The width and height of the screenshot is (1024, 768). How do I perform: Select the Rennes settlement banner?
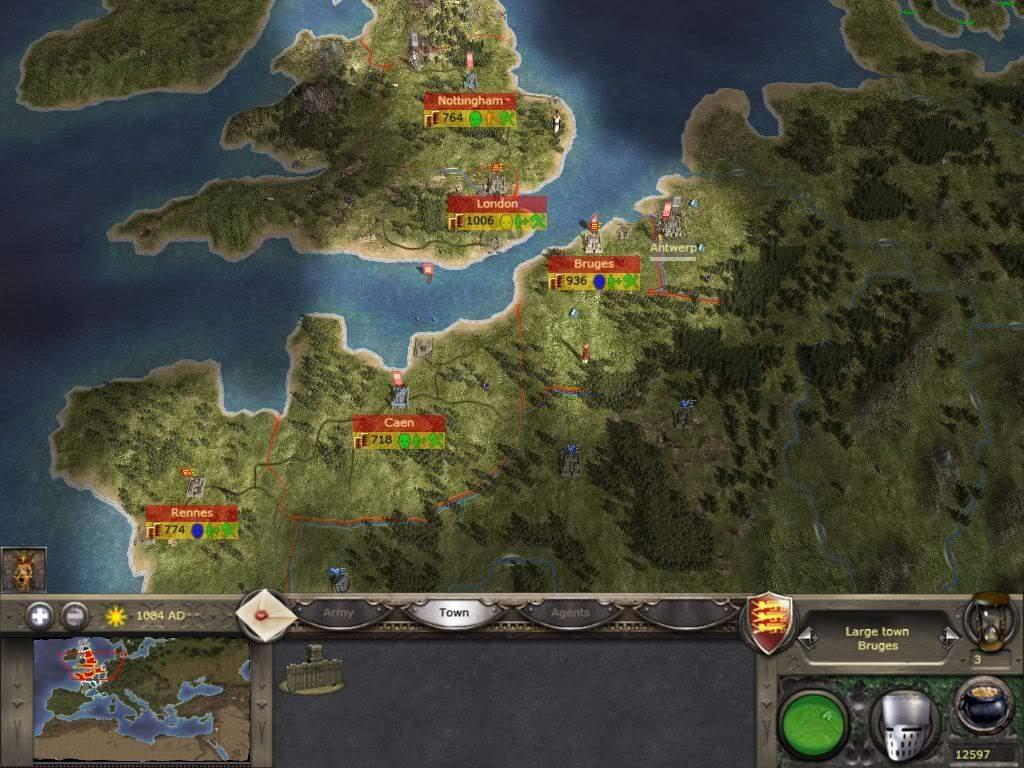[x=191, y=513]
